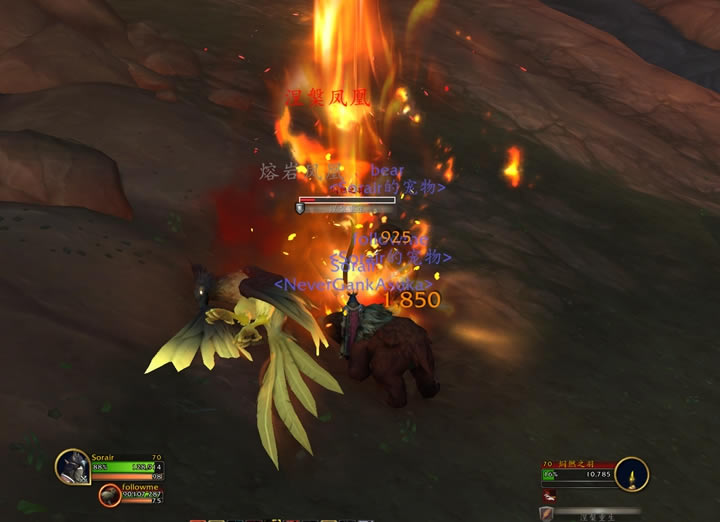
Task: Click Sorair's player portrait
Action: [73, 466]
